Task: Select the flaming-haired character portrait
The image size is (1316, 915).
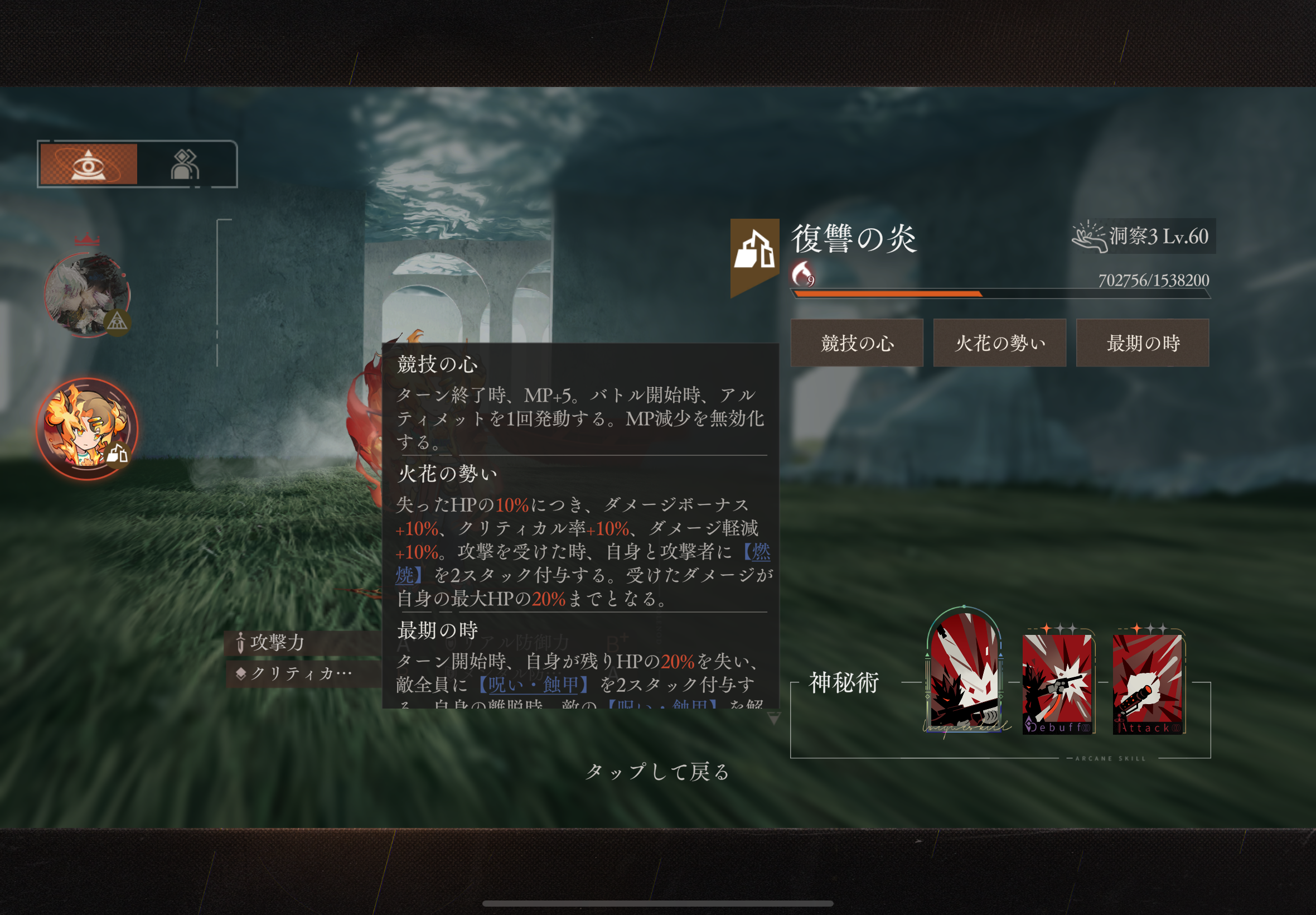Action: [87, 428]
